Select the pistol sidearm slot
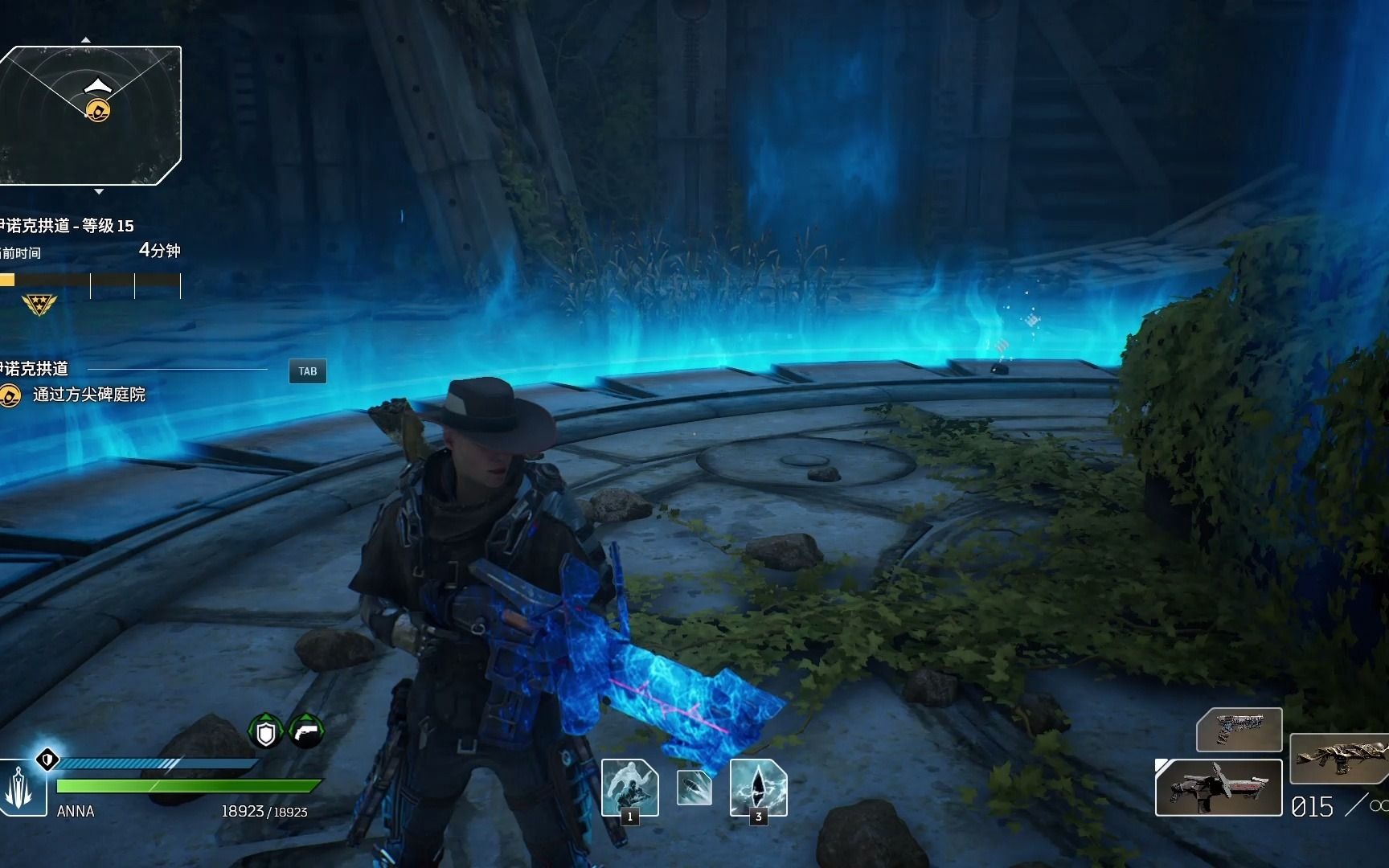The width and height of the screenshot is (1389, 868). (x=1239, y=729)
